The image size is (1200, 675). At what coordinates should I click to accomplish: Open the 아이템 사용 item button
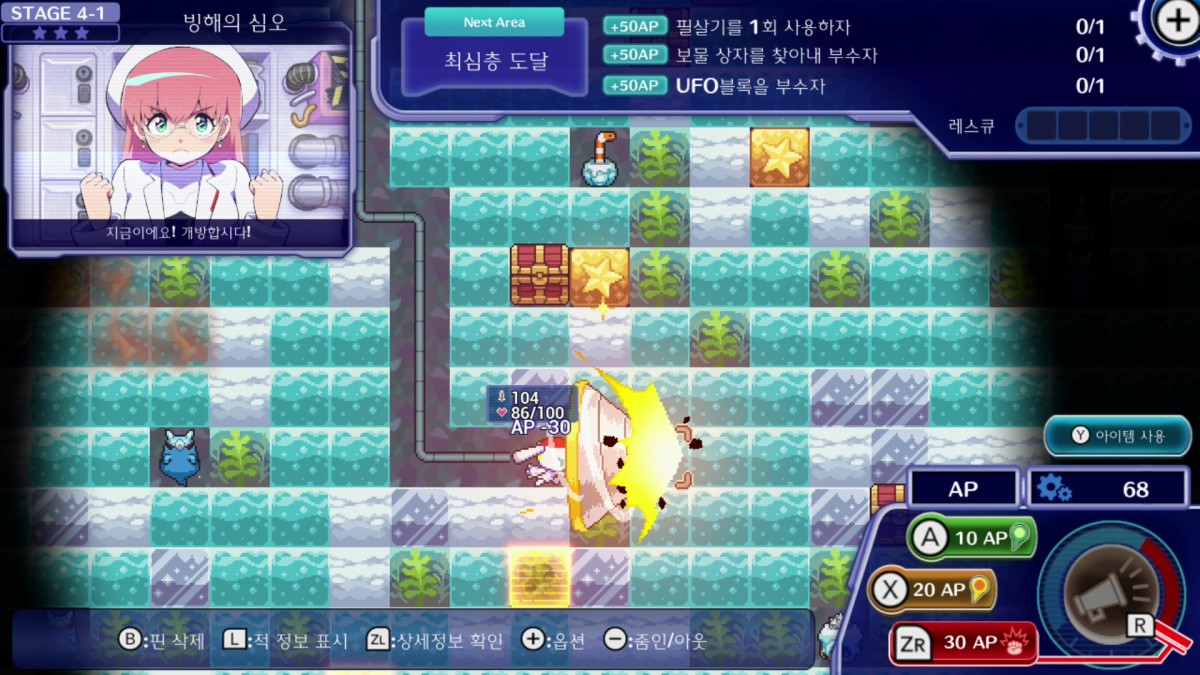[1118, 435]
